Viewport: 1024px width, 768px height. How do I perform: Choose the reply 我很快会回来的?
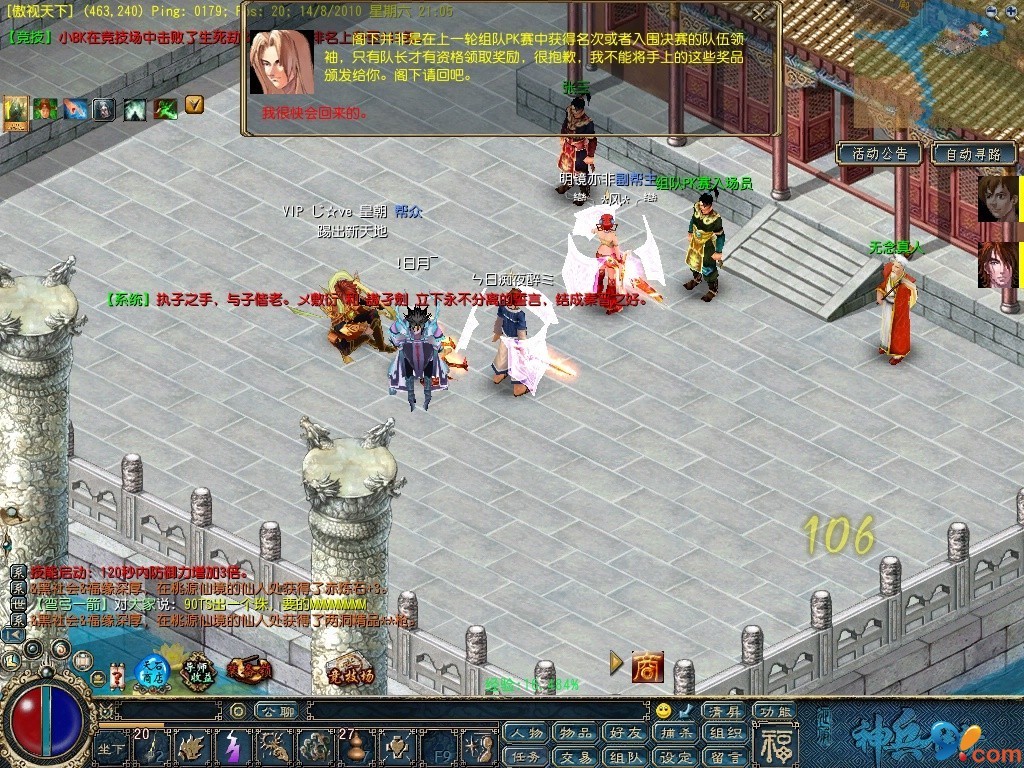[x=316, y=114]
